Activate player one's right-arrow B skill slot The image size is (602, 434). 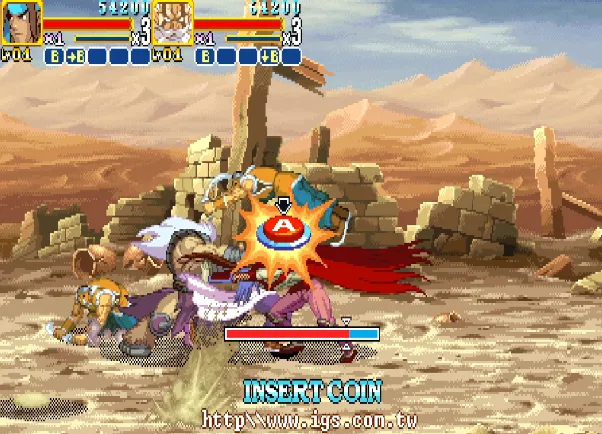tap(76, 56)
